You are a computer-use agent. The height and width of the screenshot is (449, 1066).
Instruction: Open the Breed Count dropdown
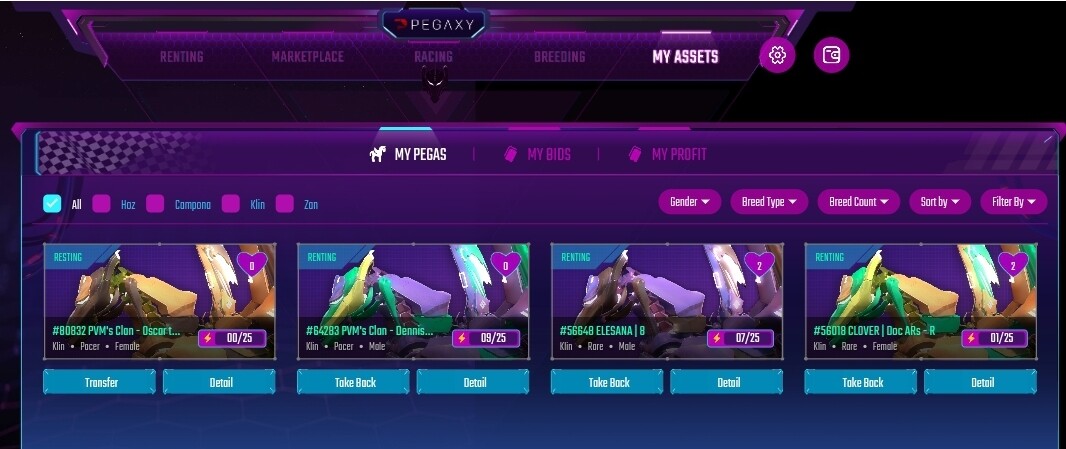click(x=859, y=202)
